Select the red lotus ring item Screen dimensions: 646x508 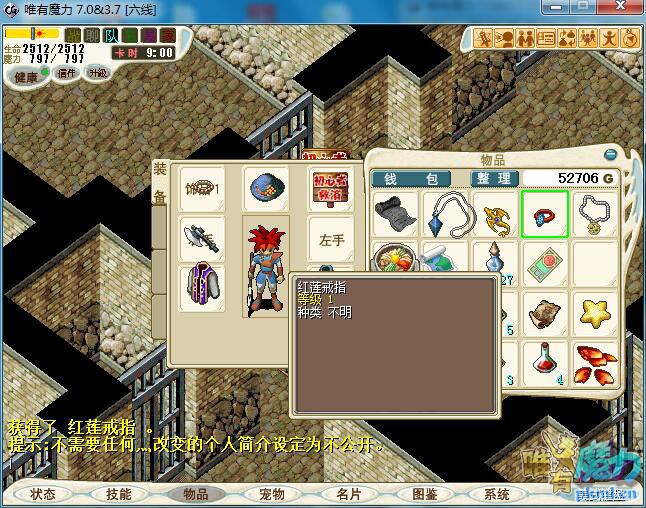click(544, 213)
